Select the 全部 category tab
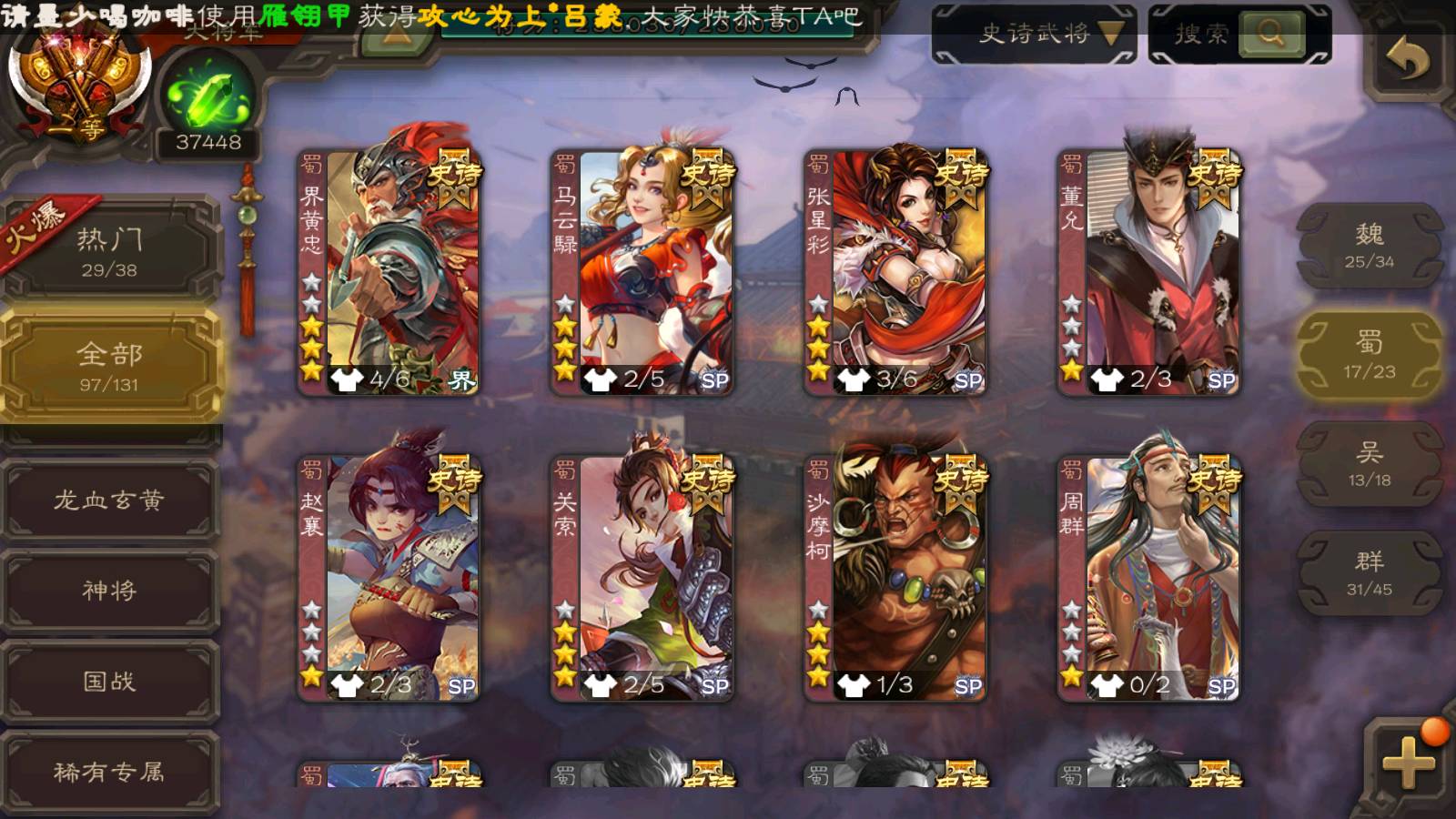This screenshot has height=819, width=1456. pos(110,366)
